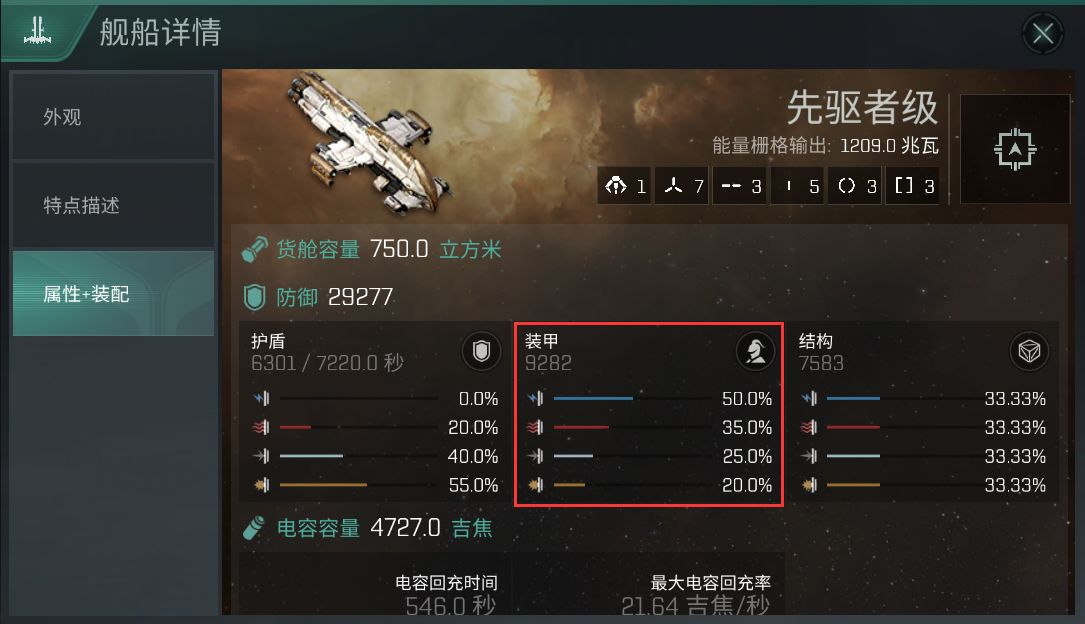The width and height of the screenshot is (1085, 624).
Task: Switch to the 外观 tab
Action: 113,117
